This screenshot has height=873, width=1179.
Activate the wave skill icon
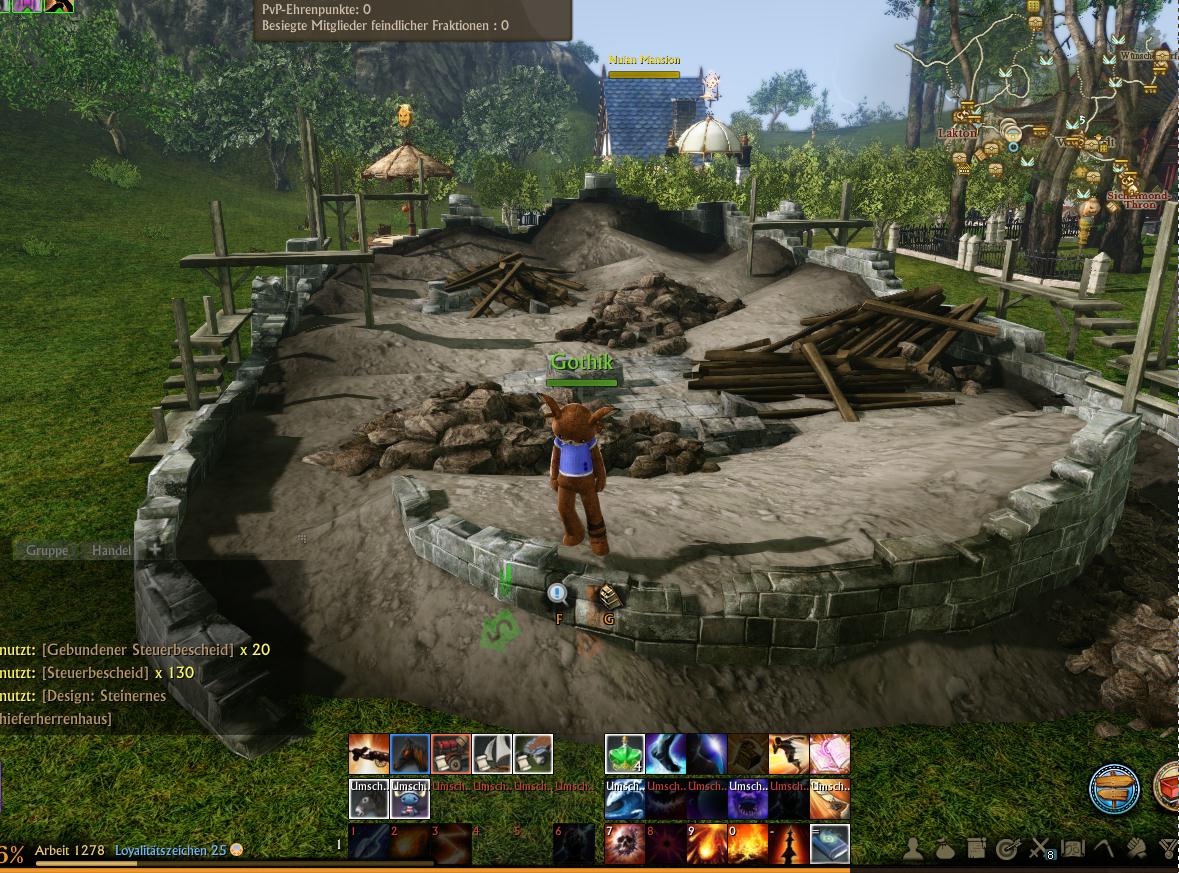point(624,799)
